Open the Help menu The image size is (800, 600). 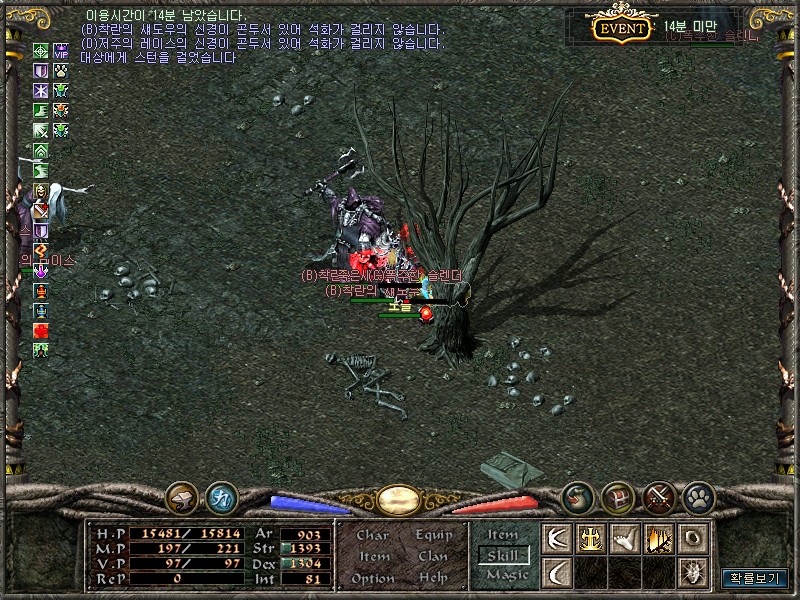coord(433,579)
